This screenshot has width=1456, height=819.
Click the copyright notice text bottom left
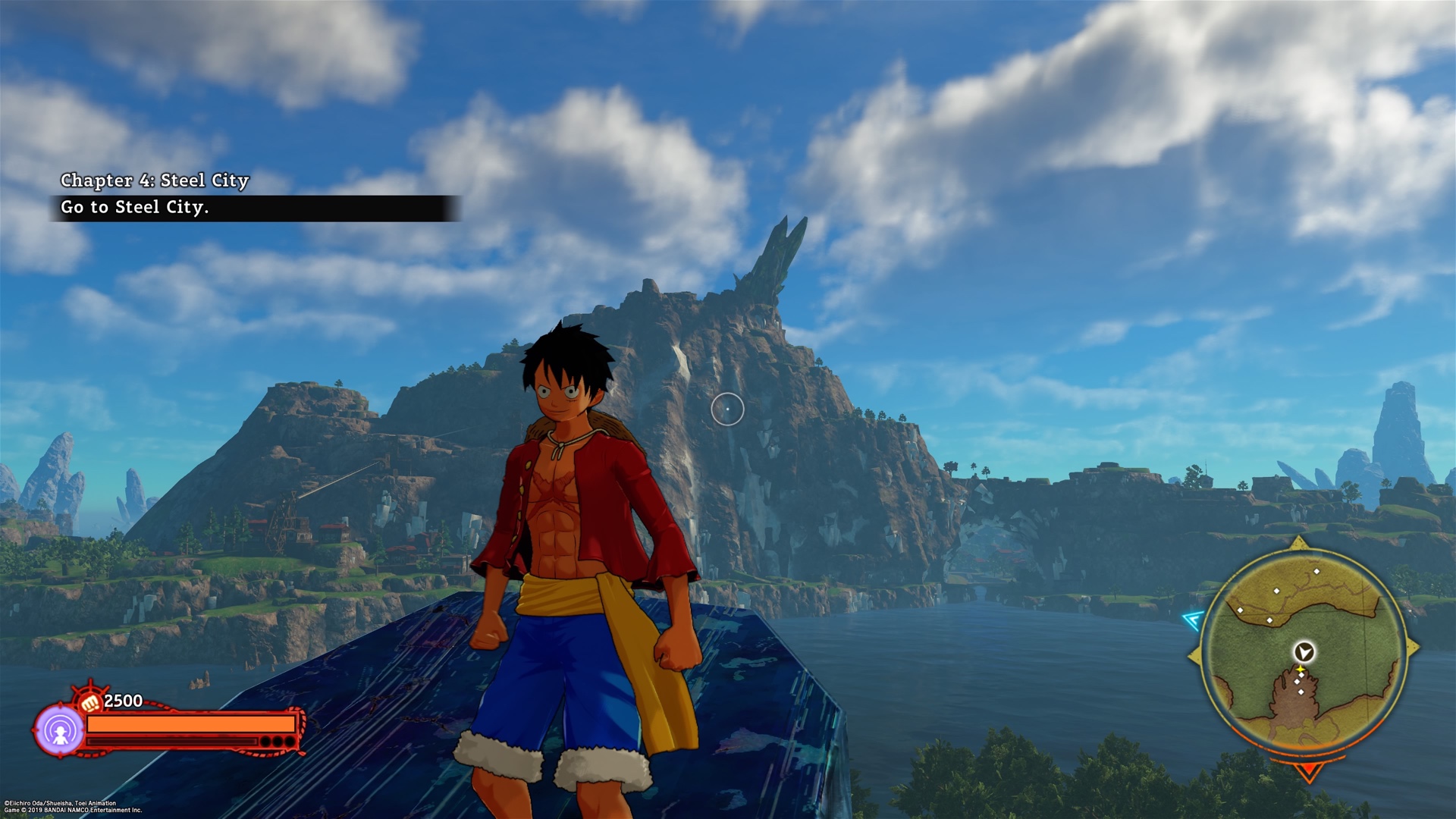[72, 804]
